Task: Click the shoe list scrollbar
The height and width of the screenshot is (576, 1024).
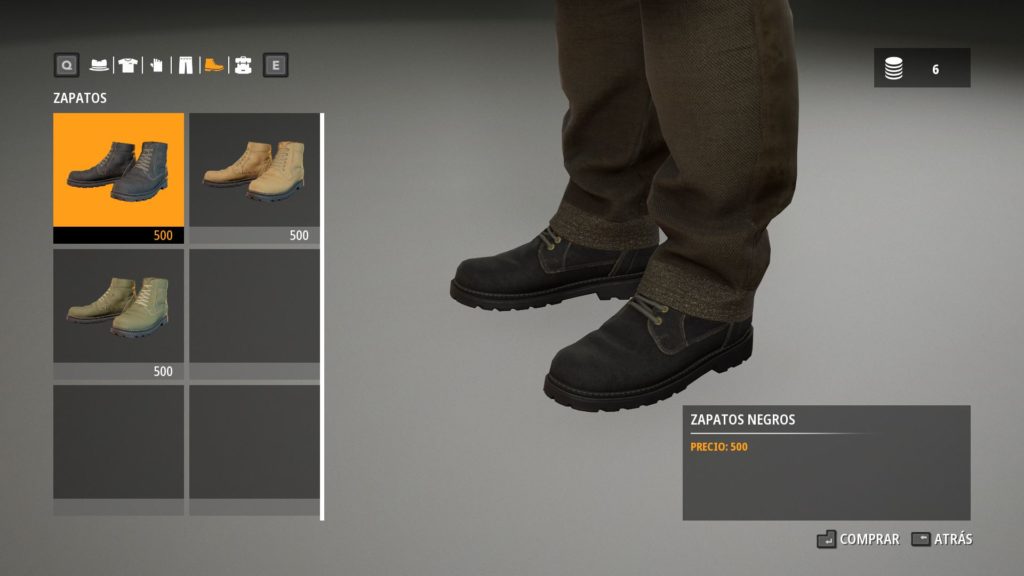Action: 322,316
